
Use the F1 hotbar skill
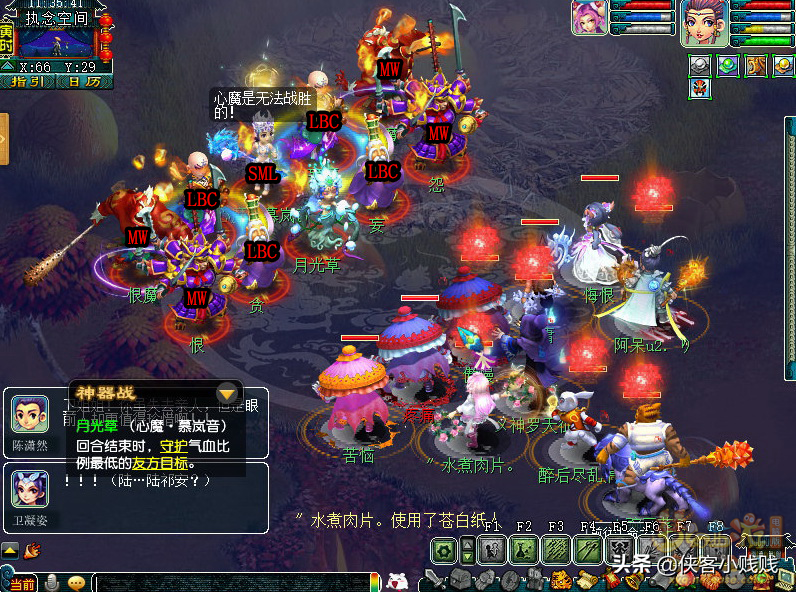point(490,549)
